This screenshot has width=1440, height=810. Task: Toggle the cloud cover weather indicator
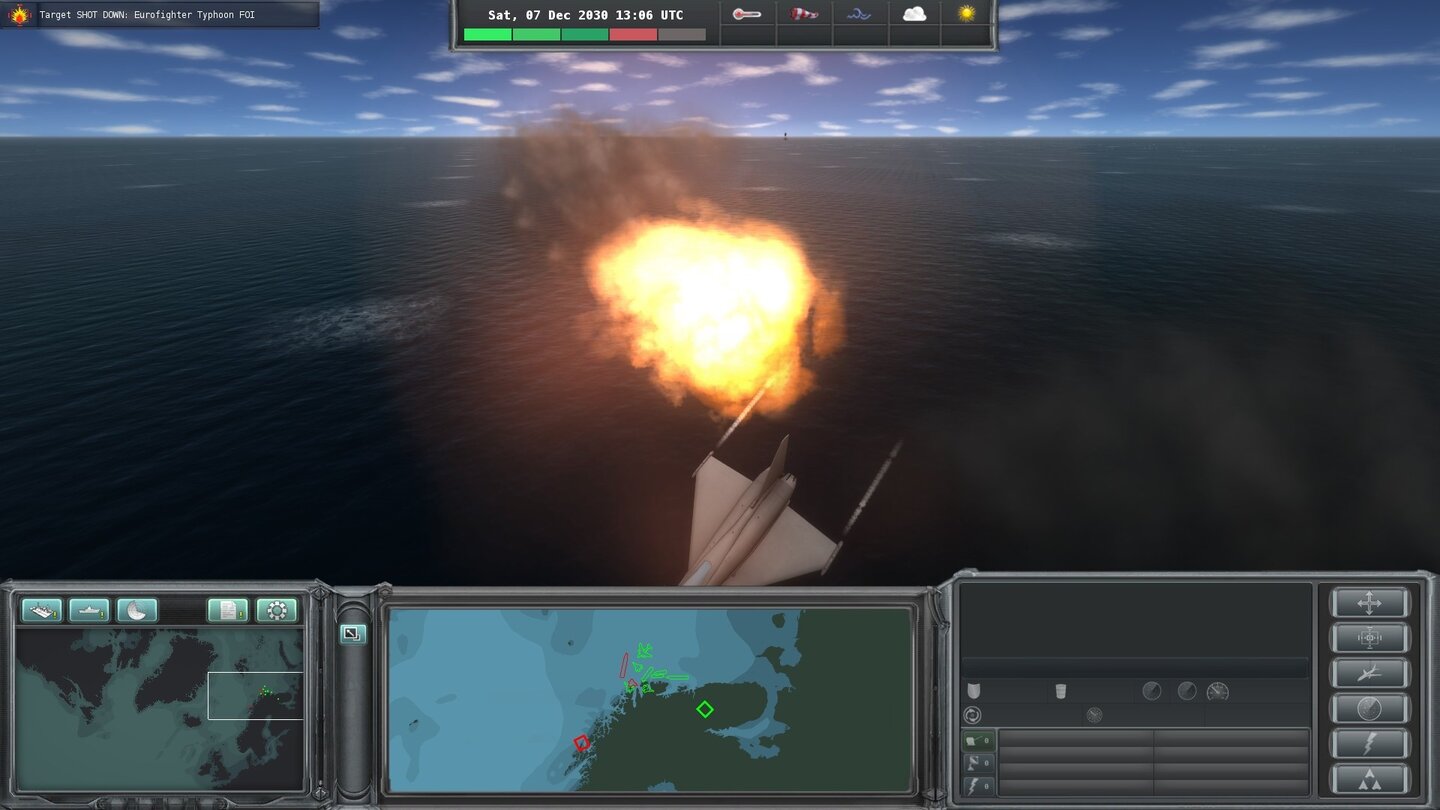(912, 13)
